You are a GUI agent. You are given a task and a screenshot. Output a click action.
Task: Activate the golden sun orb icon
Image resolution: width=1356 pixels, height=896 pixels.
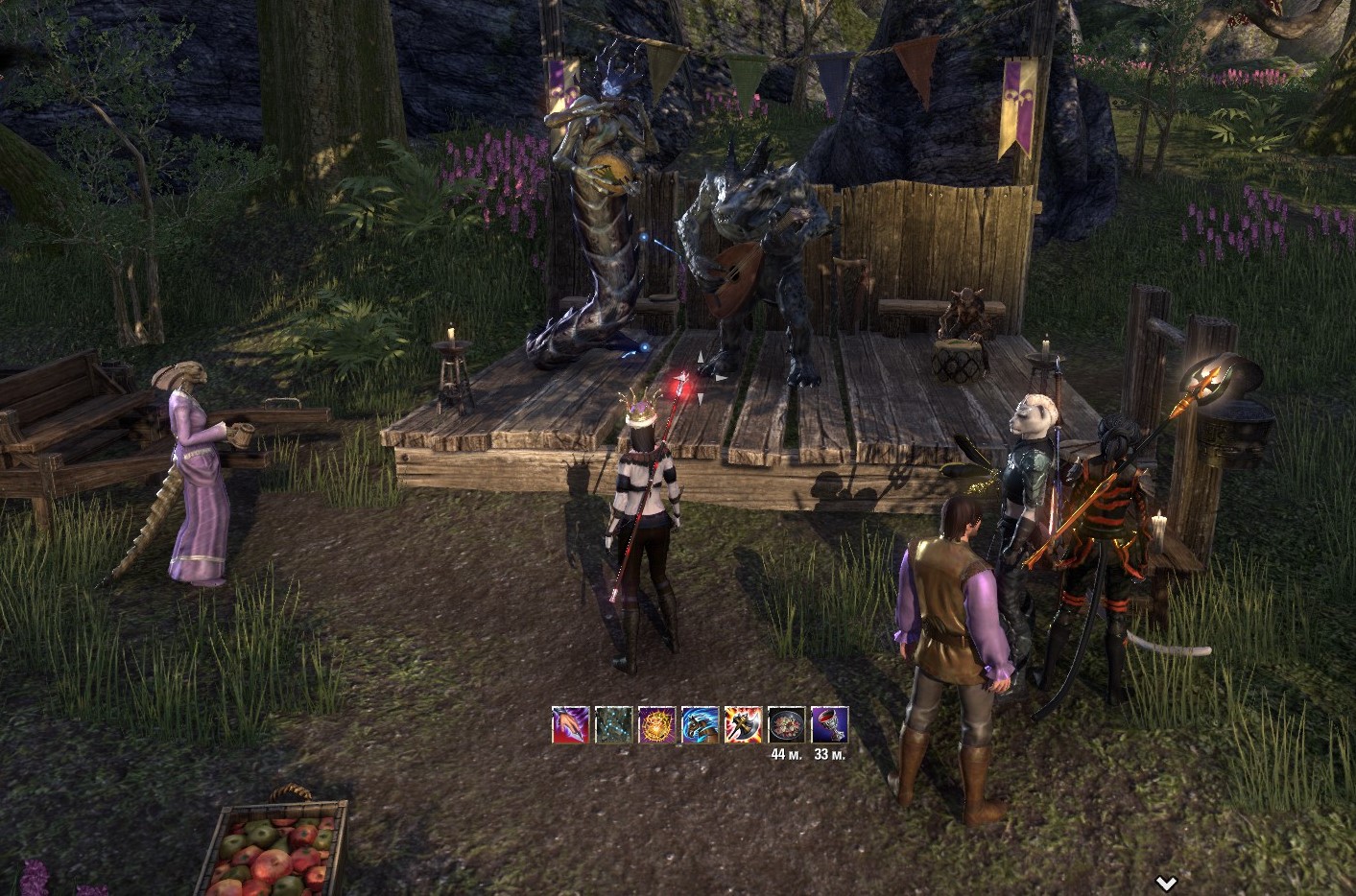point(656,724)
